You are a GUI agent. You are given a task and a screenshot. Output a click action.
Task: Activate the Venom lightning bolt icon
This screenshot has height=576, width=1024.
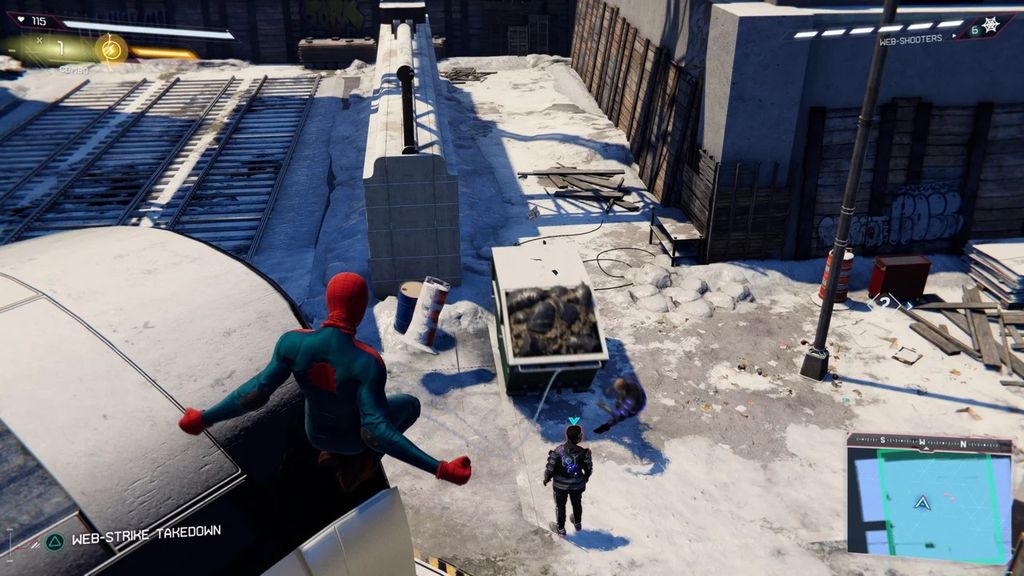point(111,48)
